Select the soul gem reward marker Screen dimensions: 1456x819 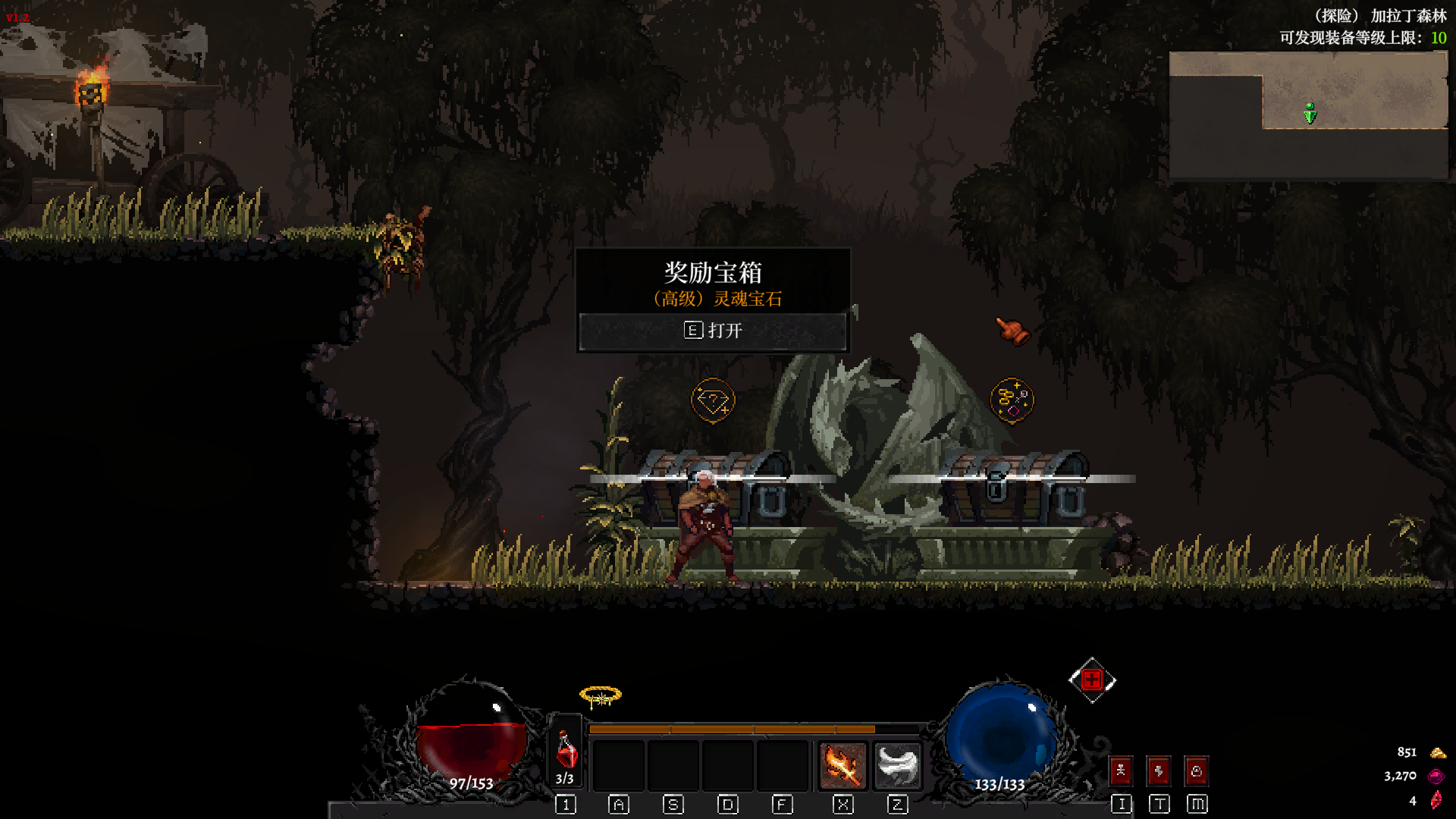(x=712, y=400)
